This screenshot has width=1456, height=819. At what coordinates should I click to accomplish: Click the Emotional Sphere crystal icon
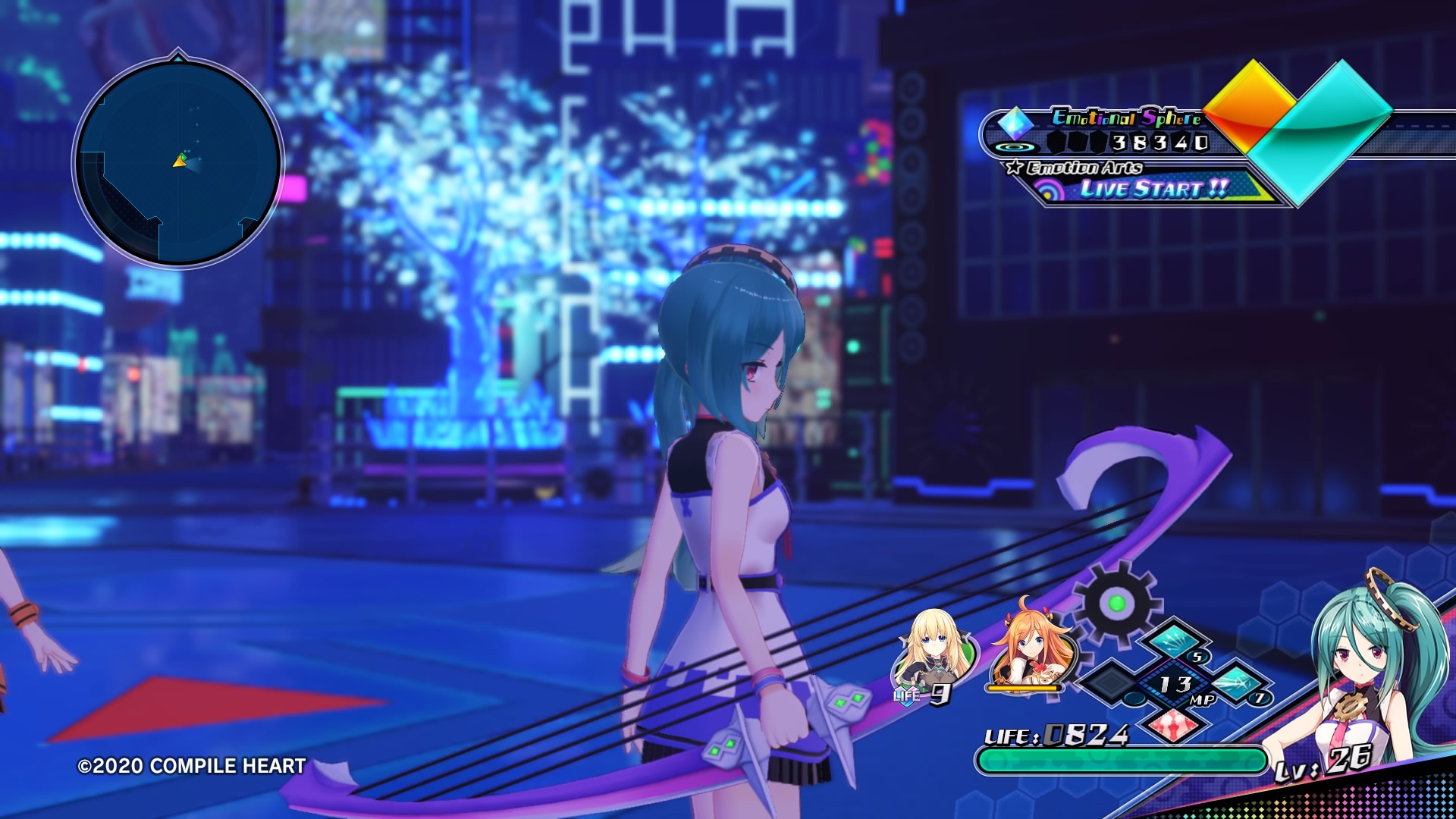pyautogui.click(x=1015, y=123)
